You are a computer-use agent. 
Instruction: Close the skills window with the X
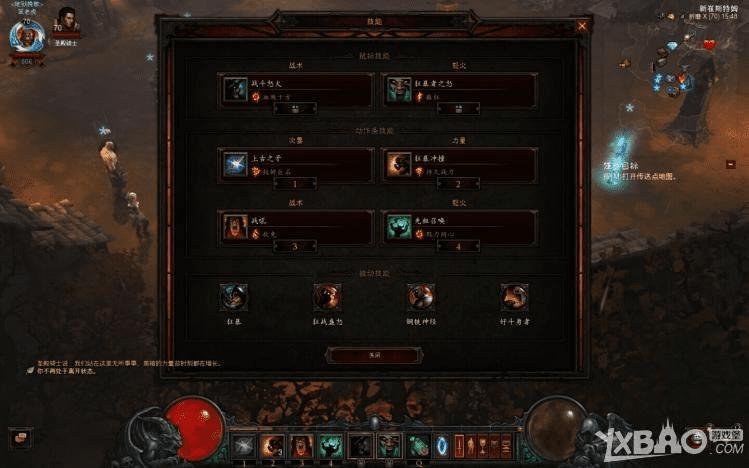pos(582,26)
